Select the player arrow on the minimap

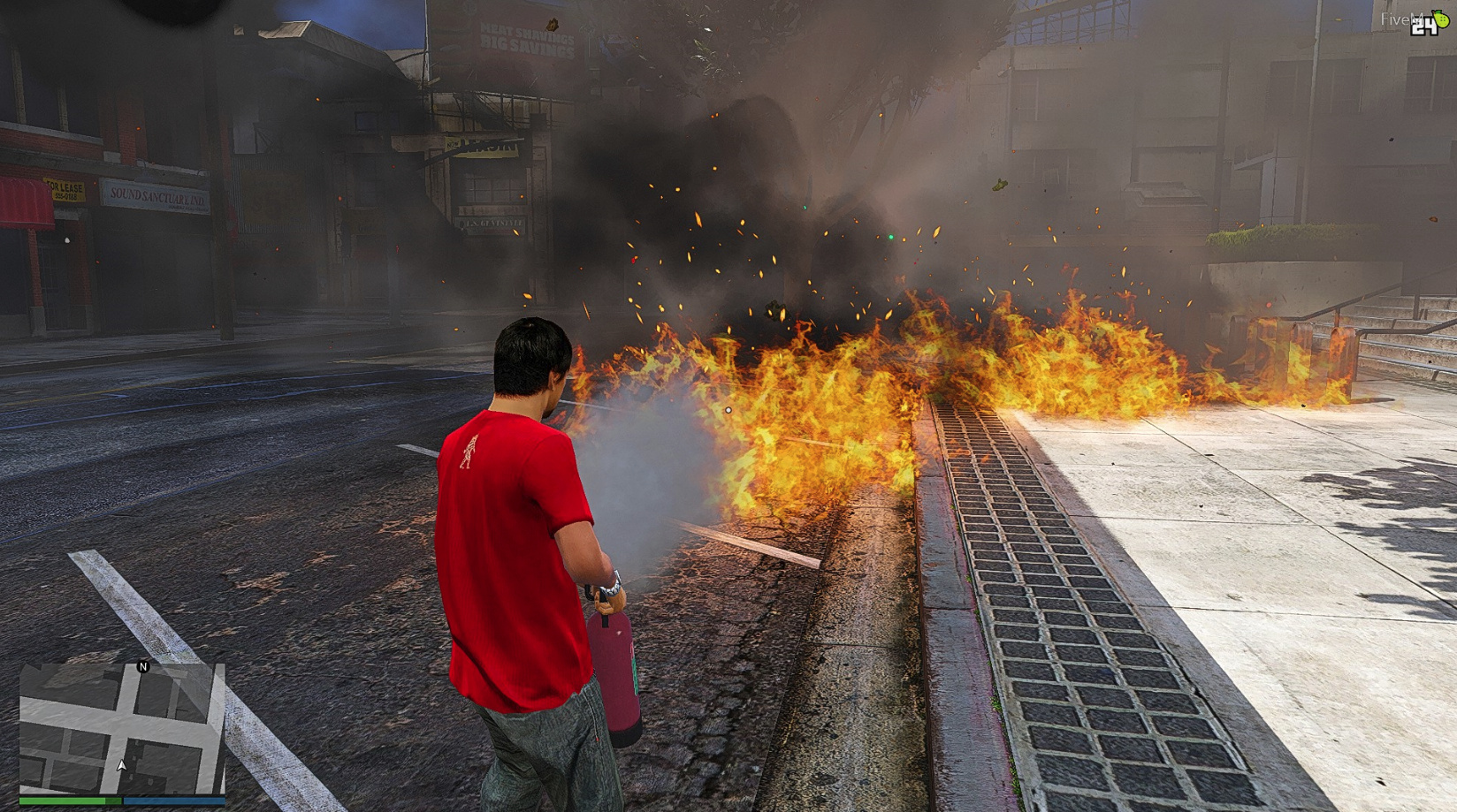point(121,765)
